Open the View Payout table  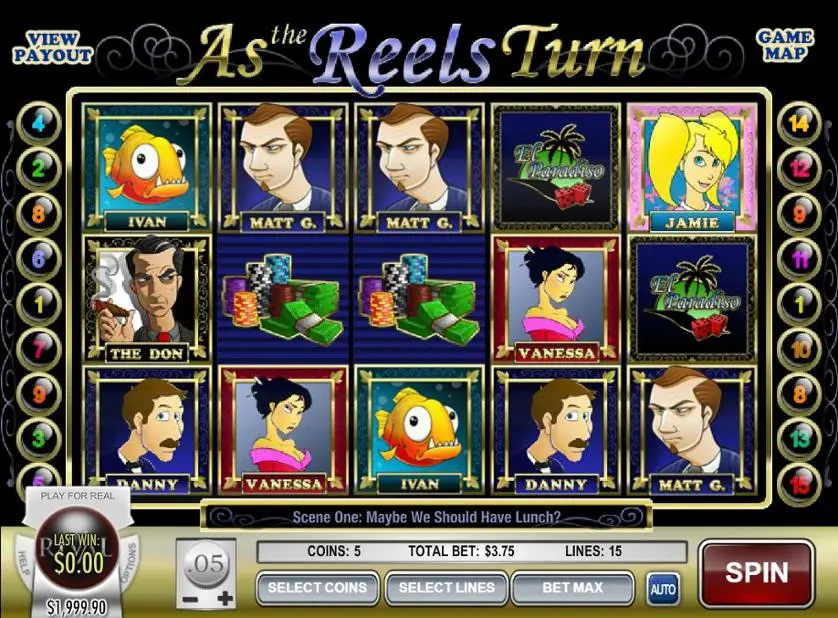tap(53, 47)
